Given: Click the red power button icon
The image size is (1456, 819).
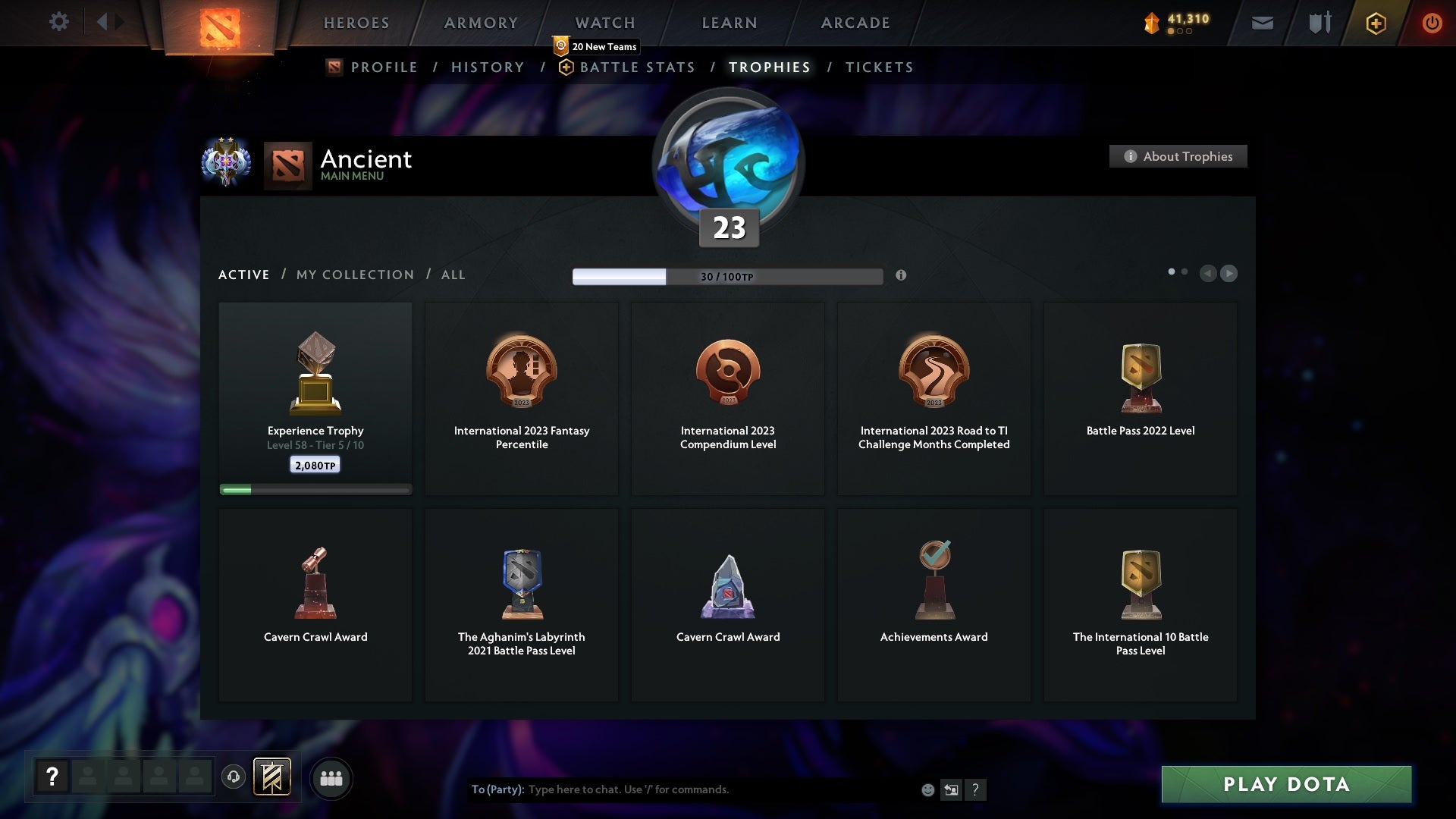Looking at the screenshot, I should 1432,23.
